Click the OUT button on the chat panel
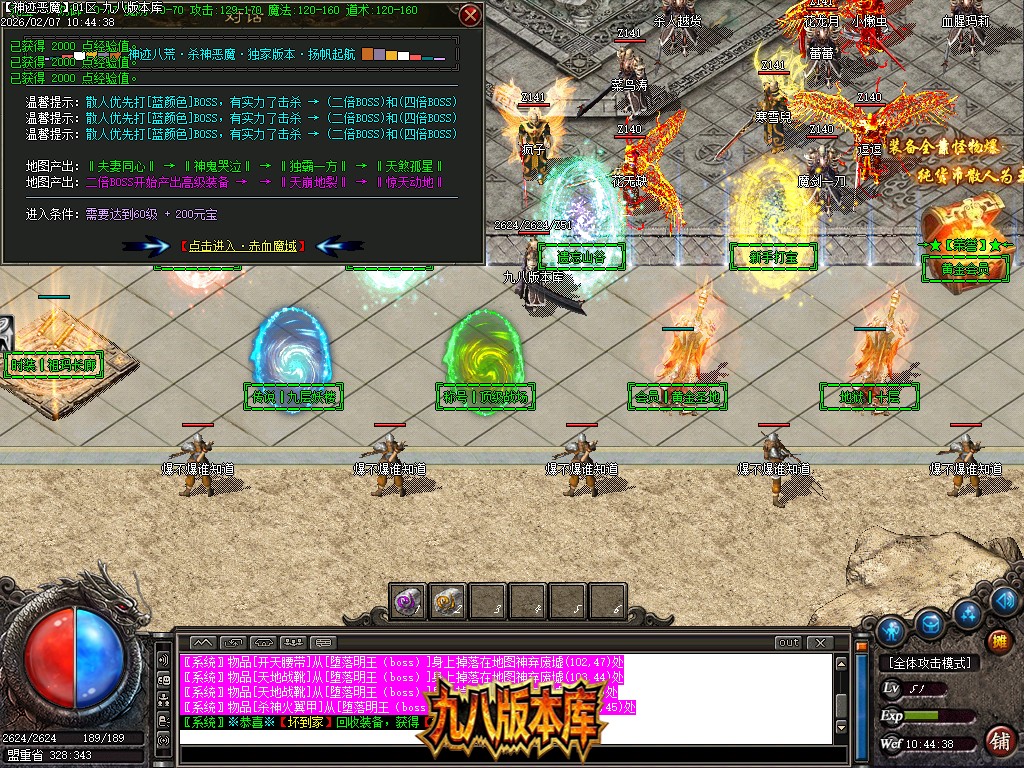Image resolution: width=1024 pixels, height=768 pixels. point(789,642)
